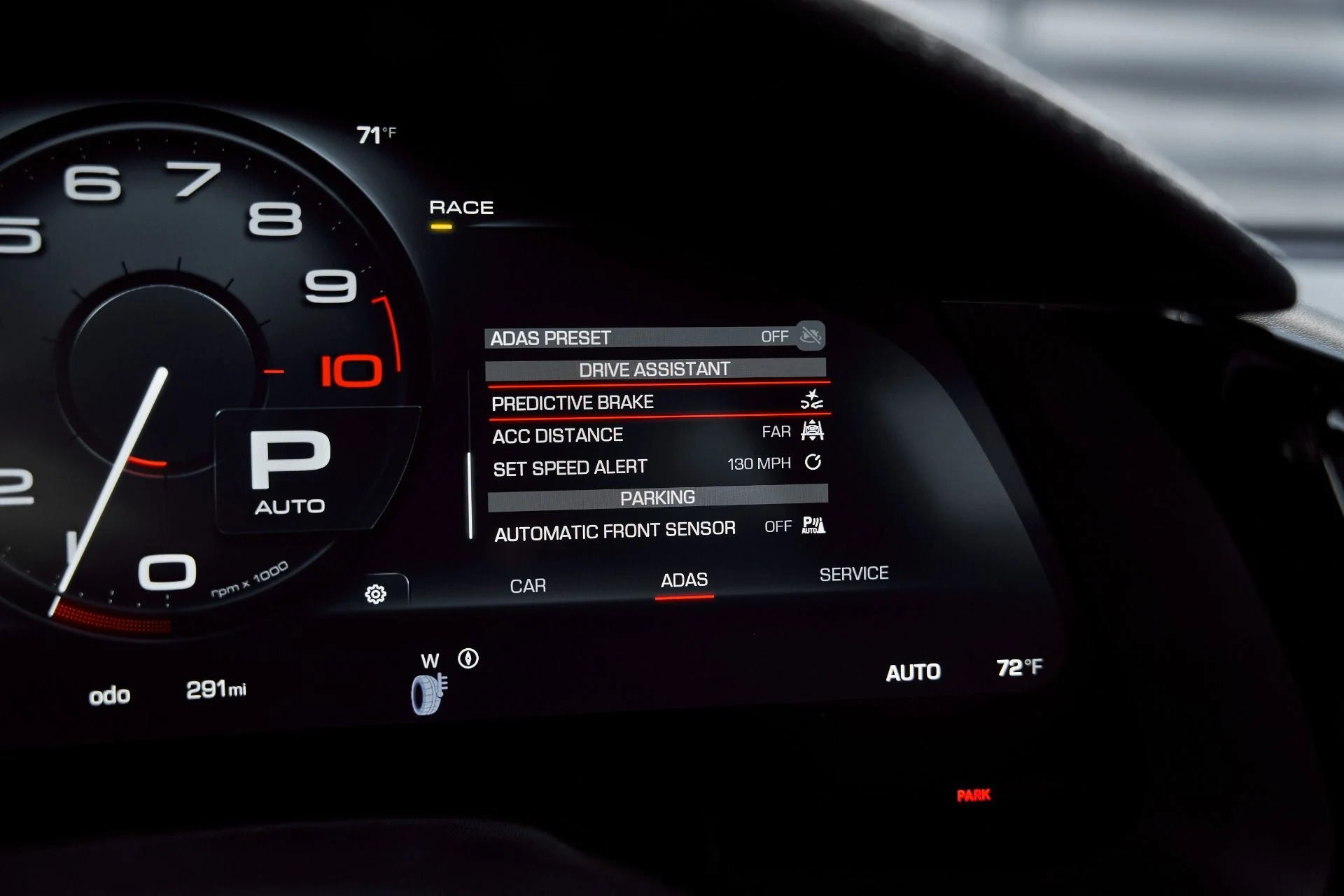Open the ACC DISTANCE setting
Screen dimensions: 1344x896
pyautogui.click(x=657, y=434)
